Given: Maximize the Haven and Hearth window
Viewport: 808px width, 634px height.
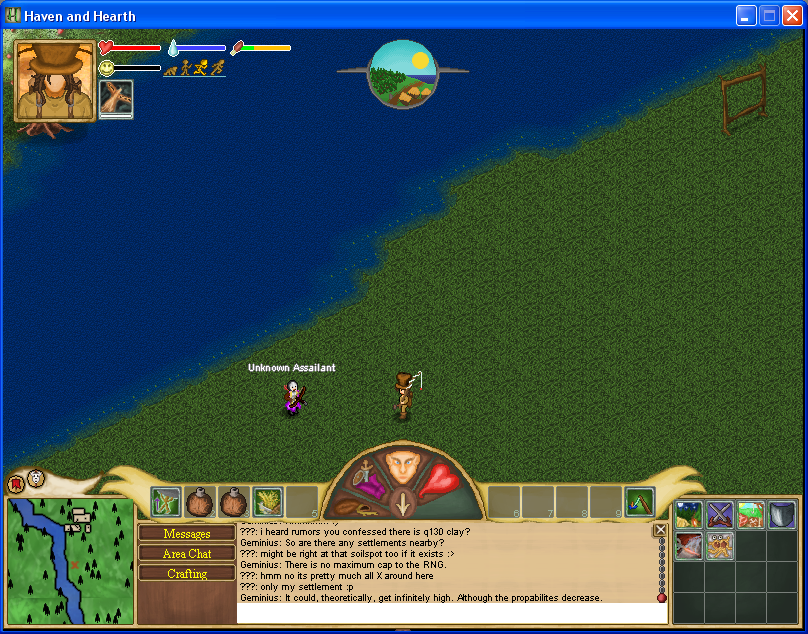Looking at the screenshot, I should pyautogui.click(x=770, y=15).
